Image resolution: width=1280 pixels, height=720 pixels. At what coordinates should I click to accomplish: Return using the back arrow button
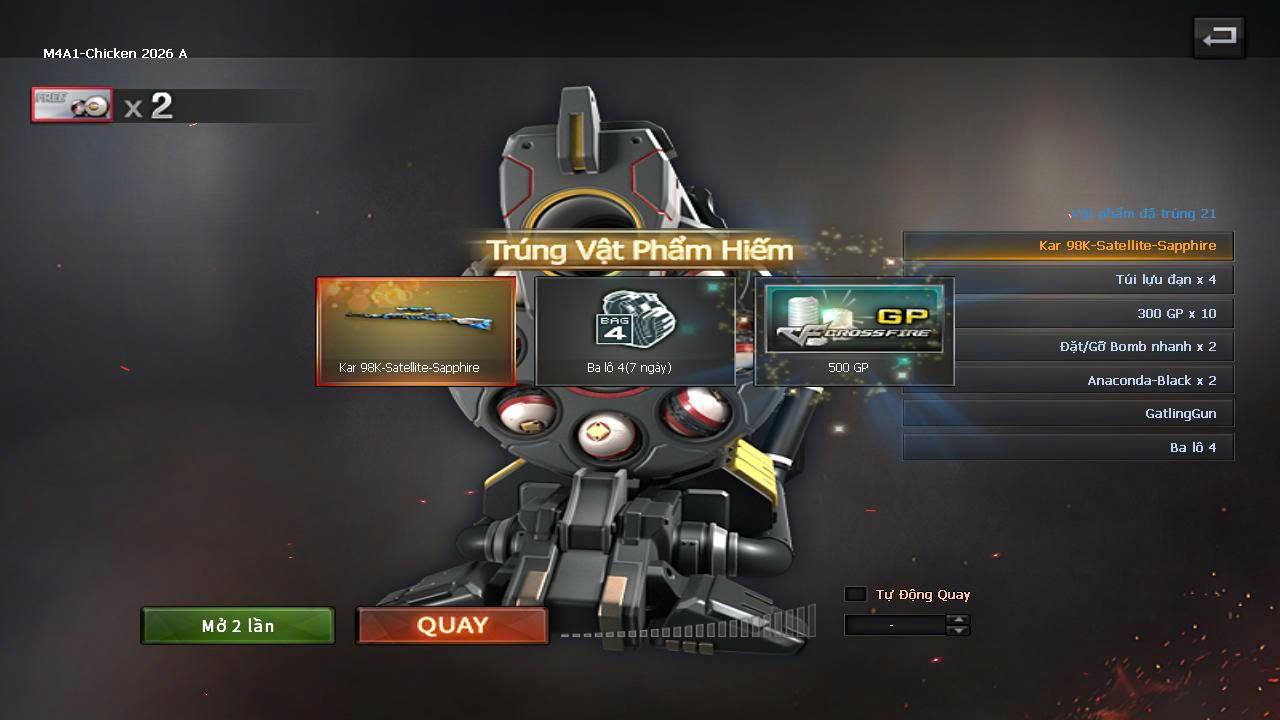coord(1218,38)
